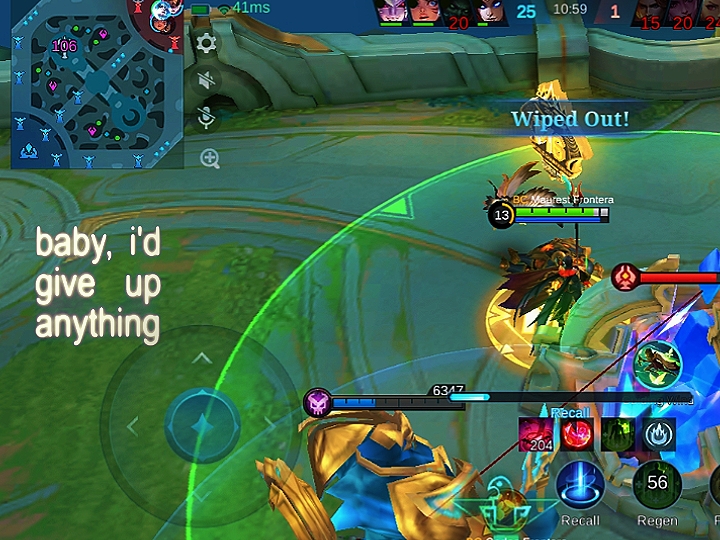Select the red swirling orb item icon
720x540 pixels.
[x=577, y=434]
